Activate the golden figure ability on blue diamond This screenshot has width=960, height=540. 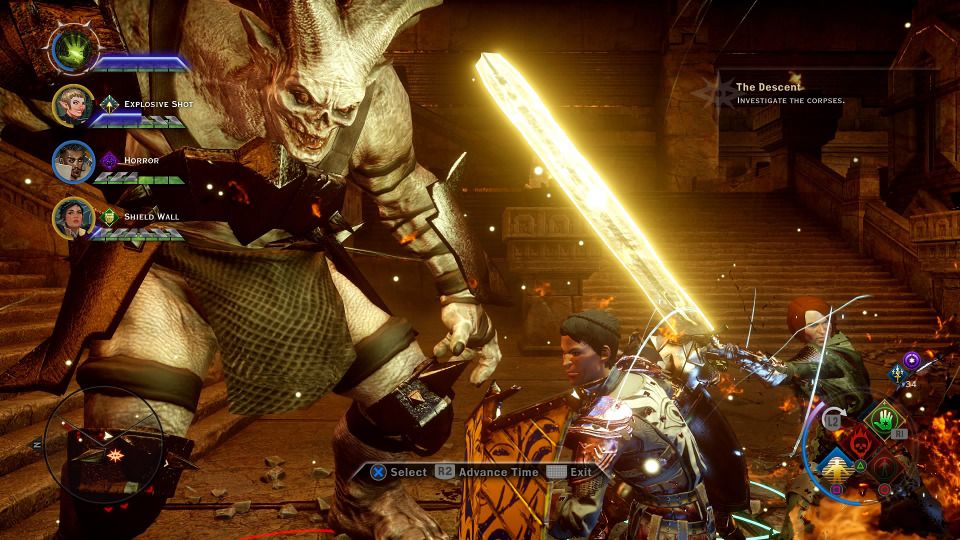pos(832,467)
